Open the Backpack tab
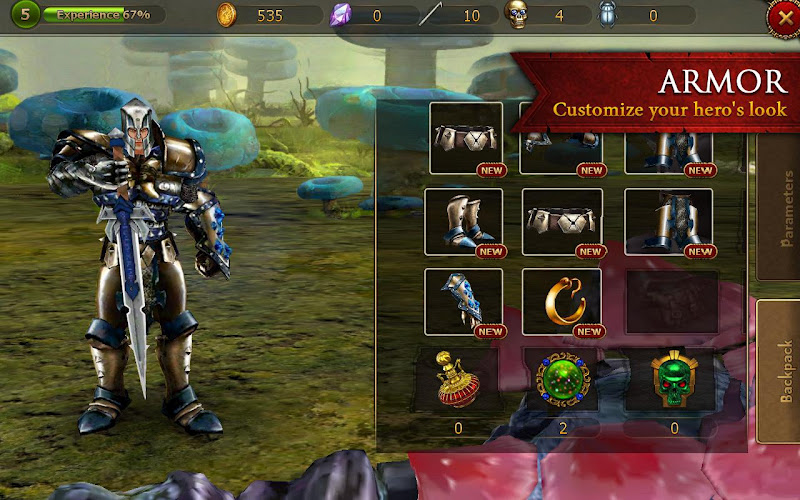The image size is (800, 500). point(778,372)
